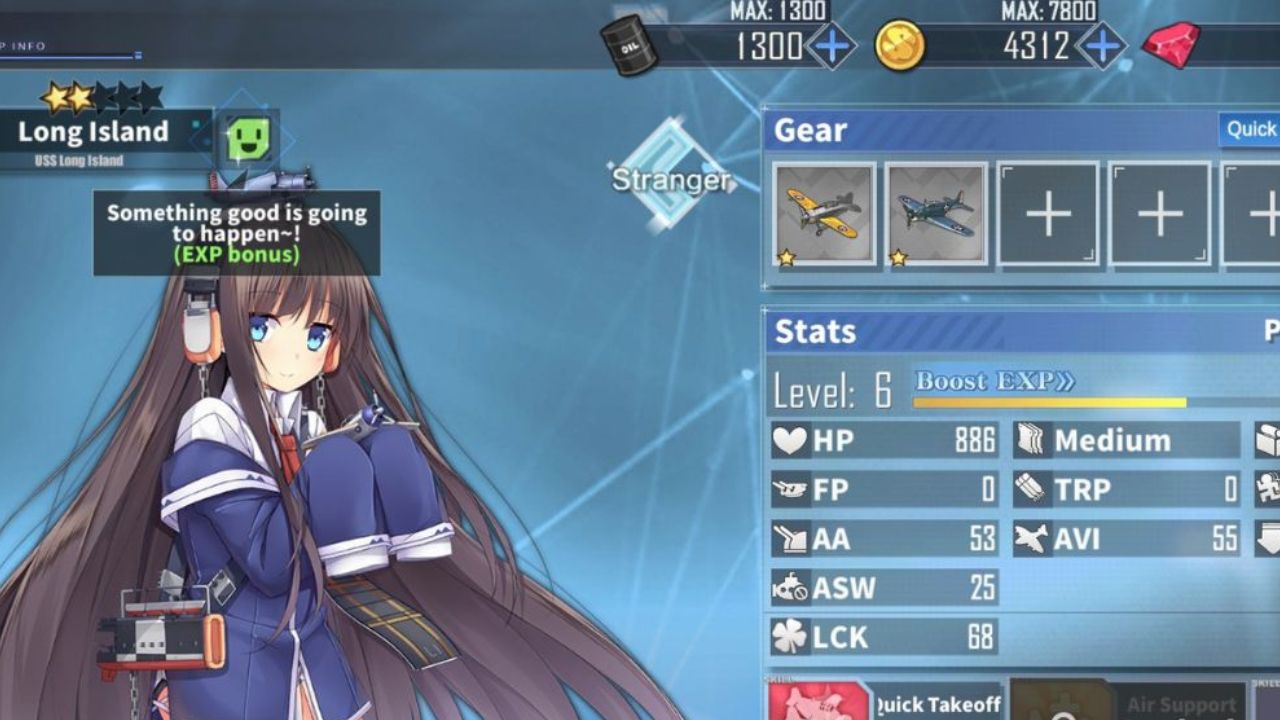Viewport: 1280px width, 720px height.
Task: Click the plus next to oil amount
Action: [x=833, y=43]
